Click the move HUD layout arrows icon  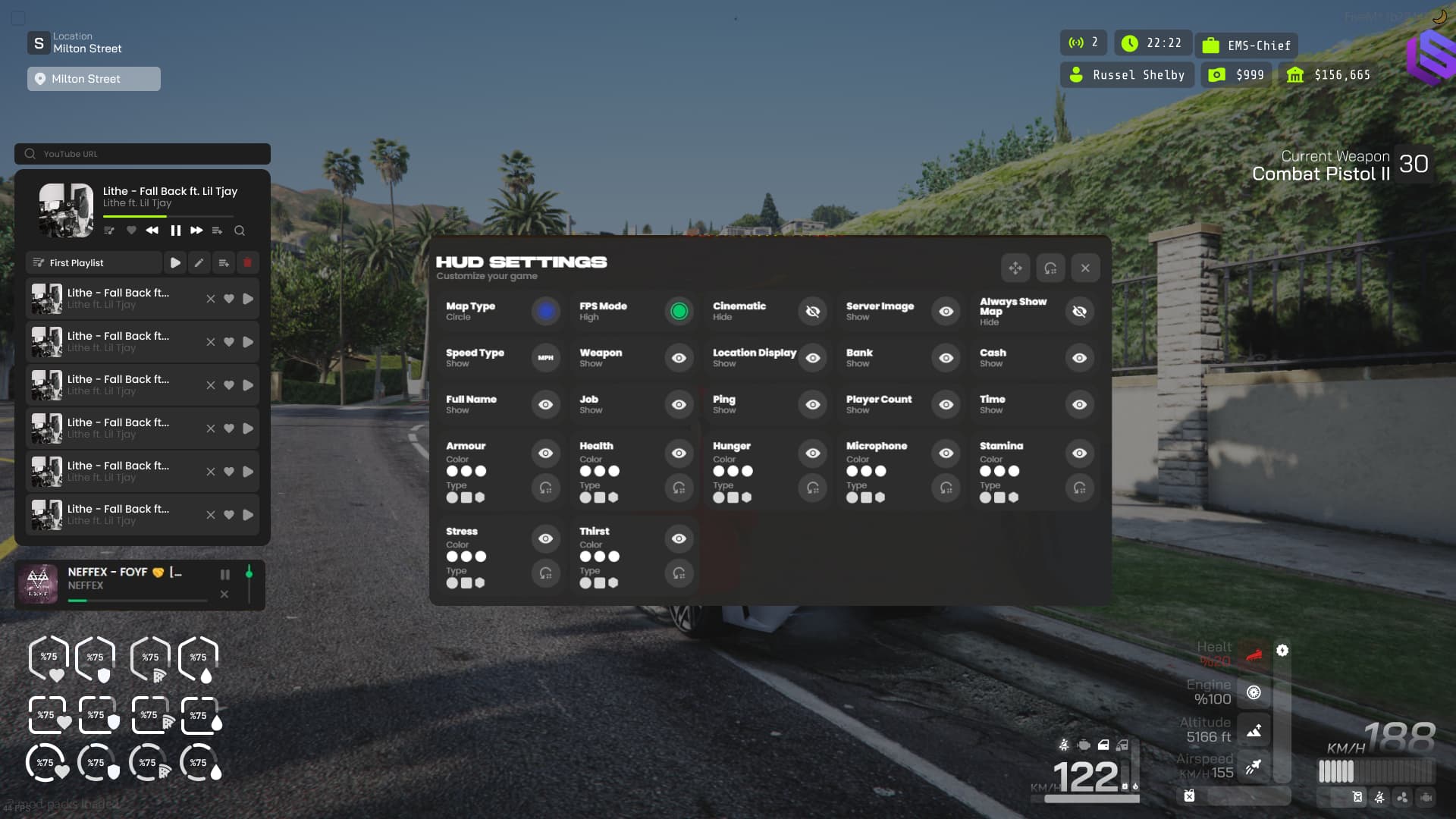pyautogui.click(x=1015, y=268)
